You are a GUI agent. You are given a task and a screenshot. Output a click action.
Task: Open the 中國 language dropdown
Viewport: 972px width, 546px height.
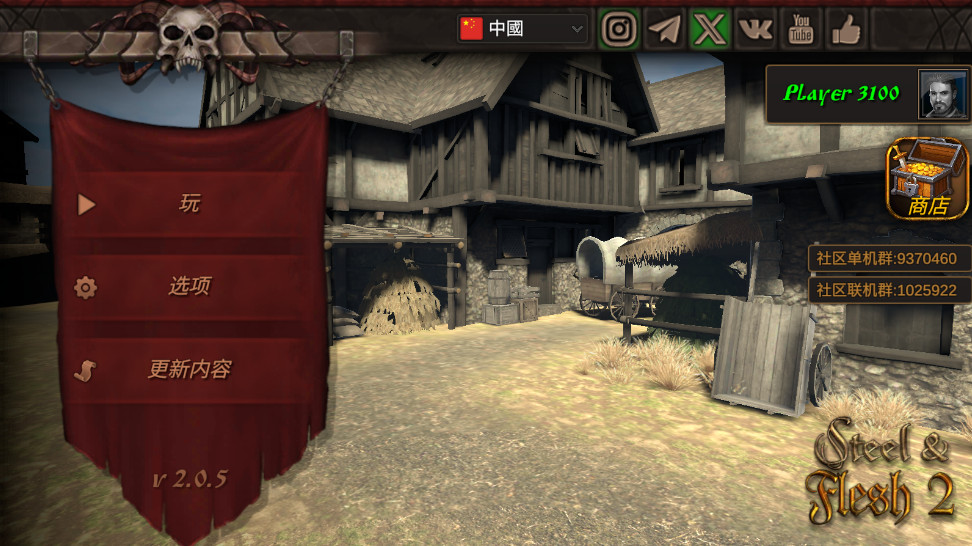click(523, 29)
